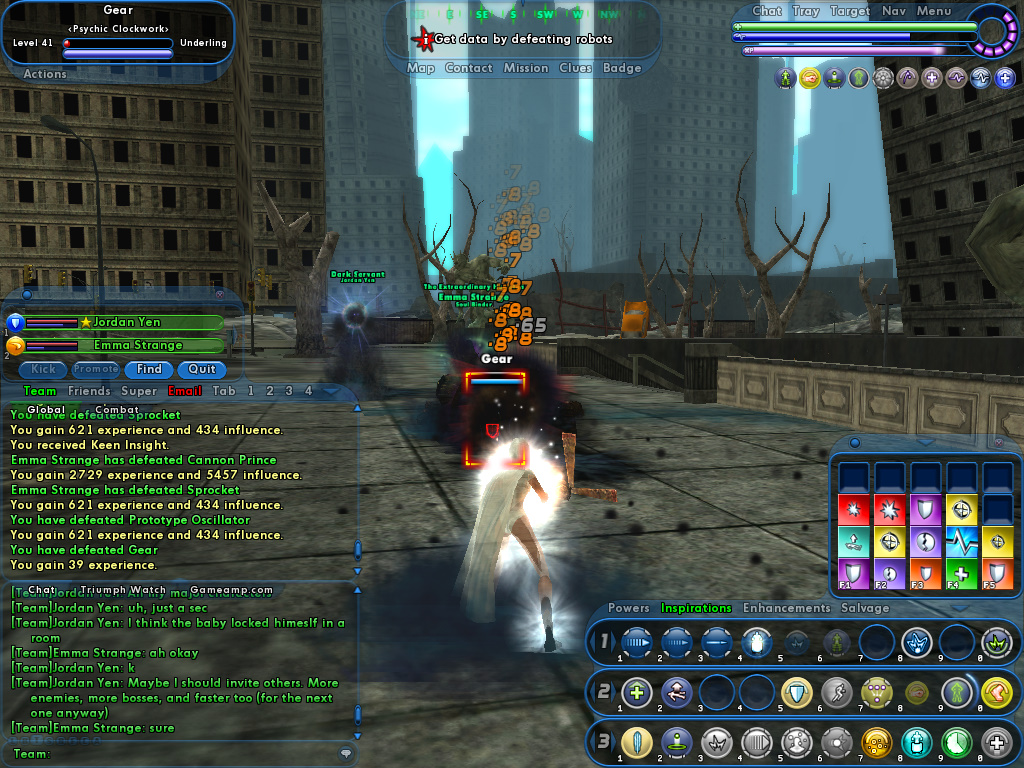Switch chat to the Combat tab
This screenshot has width=1024, height=768.
(x=117, y=409)
